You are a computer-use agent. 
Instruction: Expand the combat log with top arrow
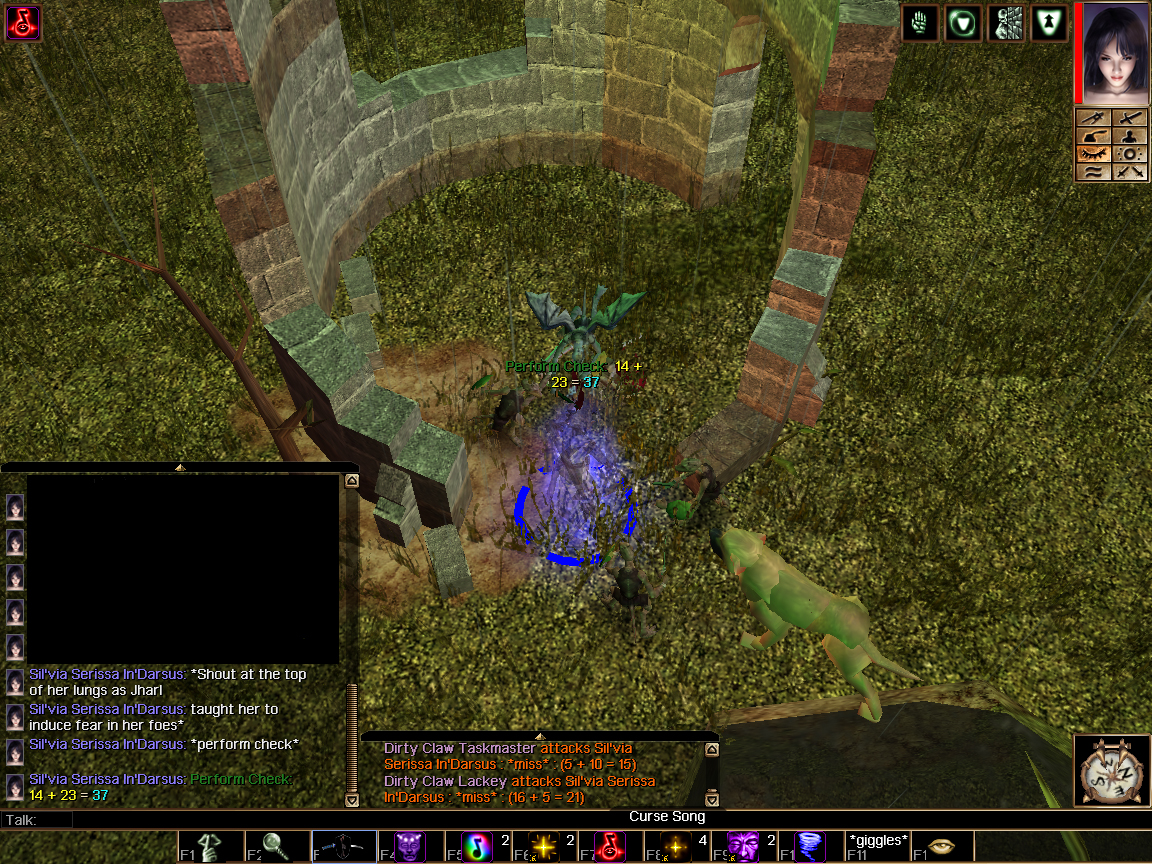coord(540,737)
